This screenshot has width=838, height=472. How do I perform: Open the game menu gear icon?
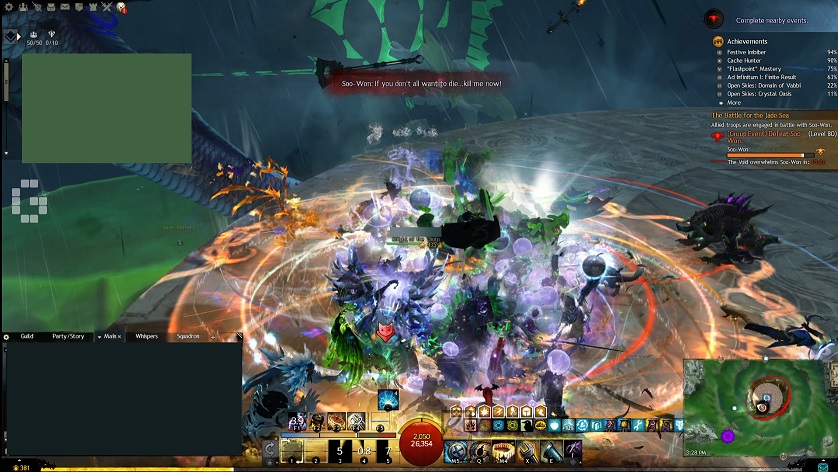coord(7,7)
